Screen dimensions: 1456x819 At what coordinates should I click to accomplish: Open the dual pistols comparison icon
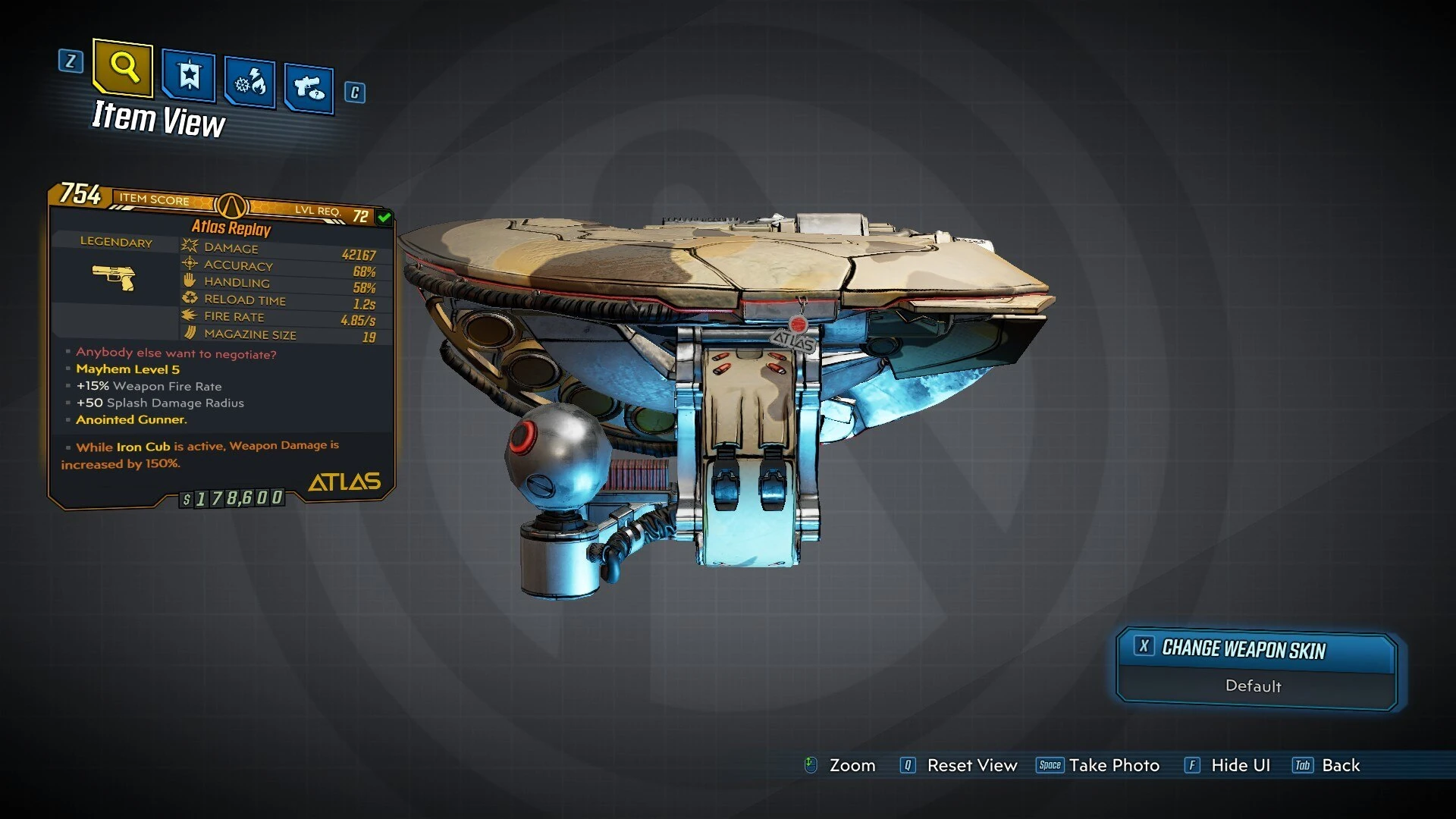[x=307, y=85]
